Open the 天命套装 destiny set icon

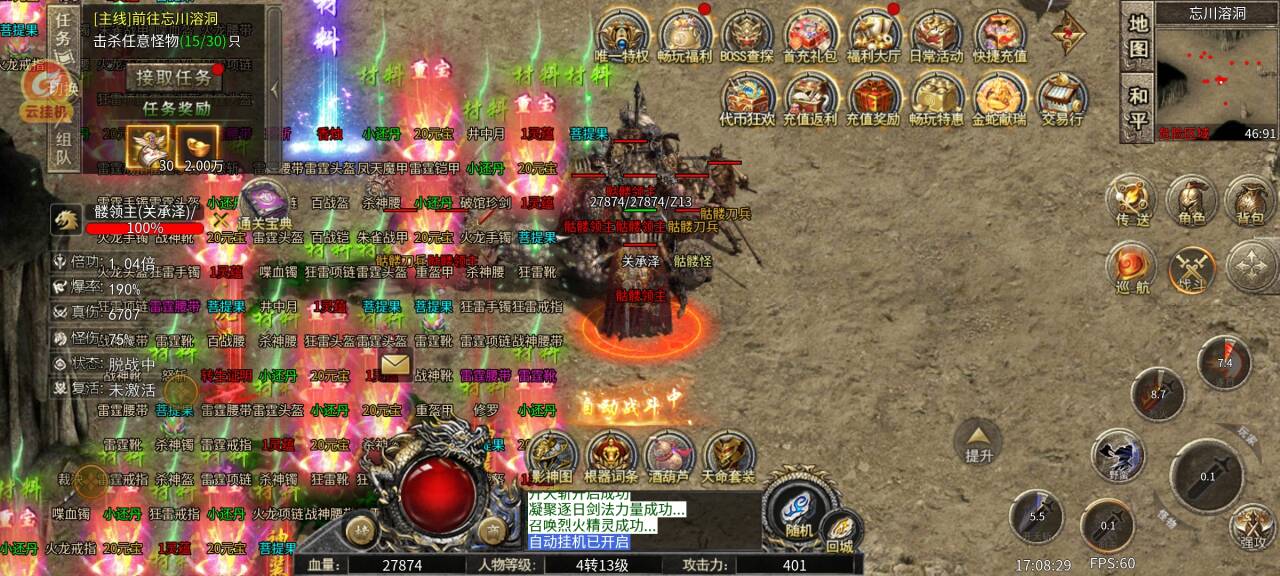coord(729,458)
